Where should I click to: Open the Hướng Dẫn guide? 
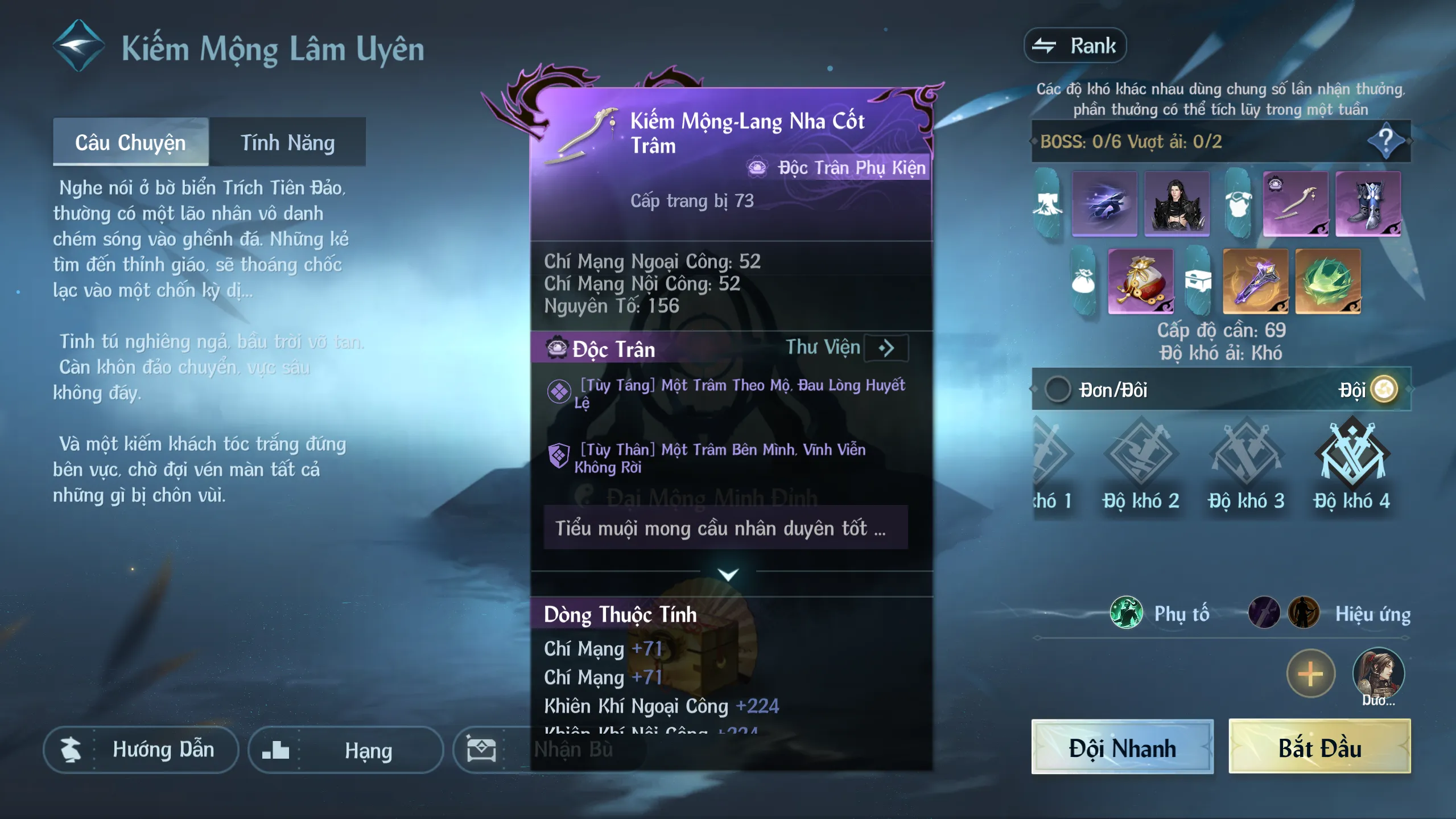(x=141, y=750)
